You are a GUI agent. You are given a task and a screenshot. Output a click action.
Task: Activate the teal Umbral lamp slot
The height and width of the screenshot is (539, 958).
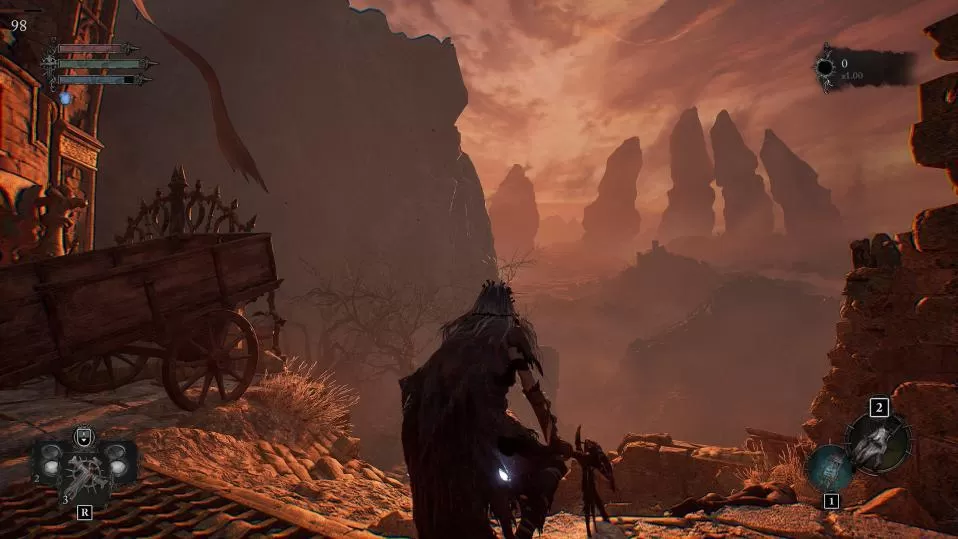(828, 467)
